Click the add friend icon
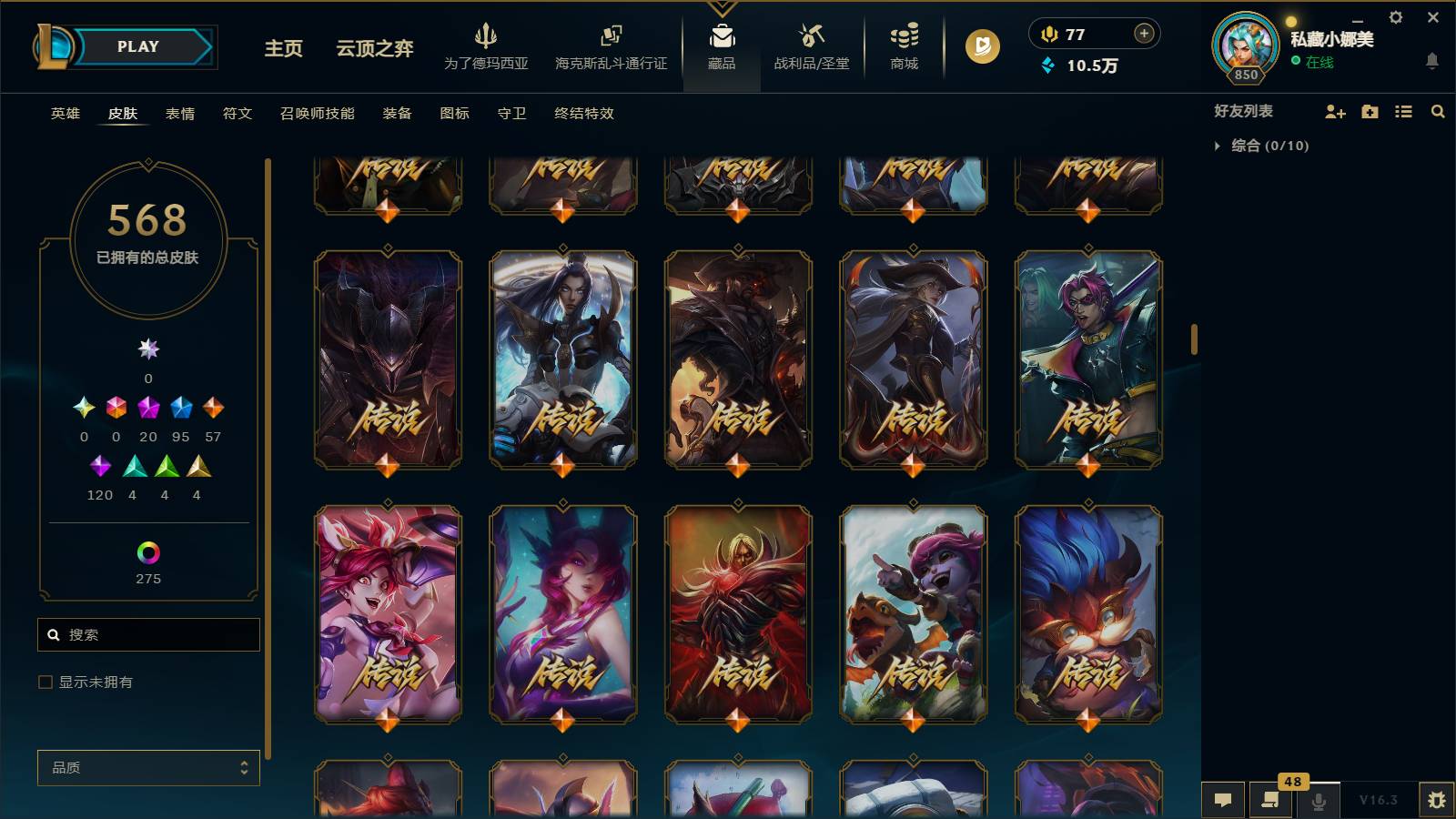Screen dimensions: 1456x819 pyautogui.click(x=1335, y=111)
